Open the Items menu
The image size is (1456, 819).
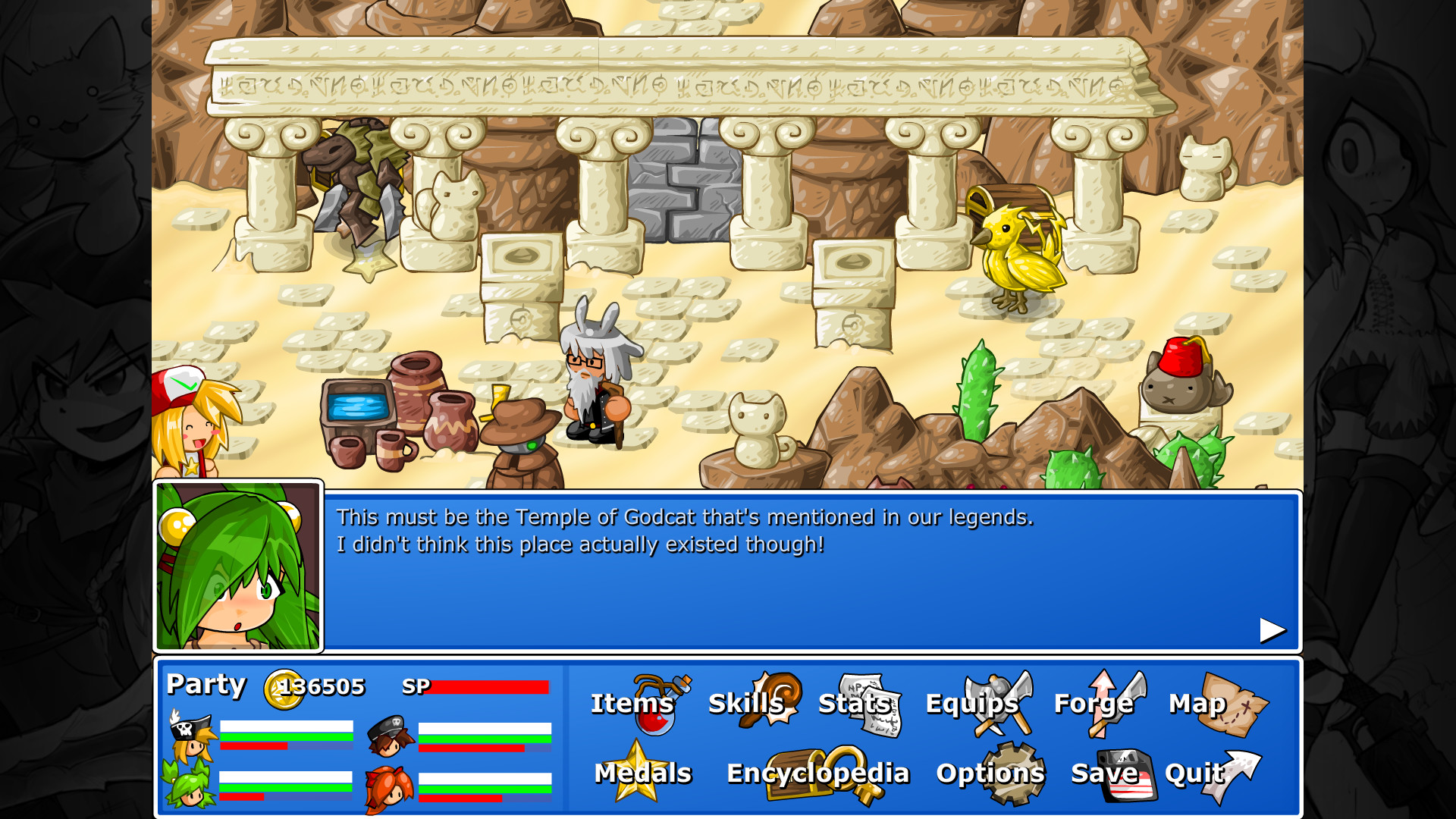(633, 704)
